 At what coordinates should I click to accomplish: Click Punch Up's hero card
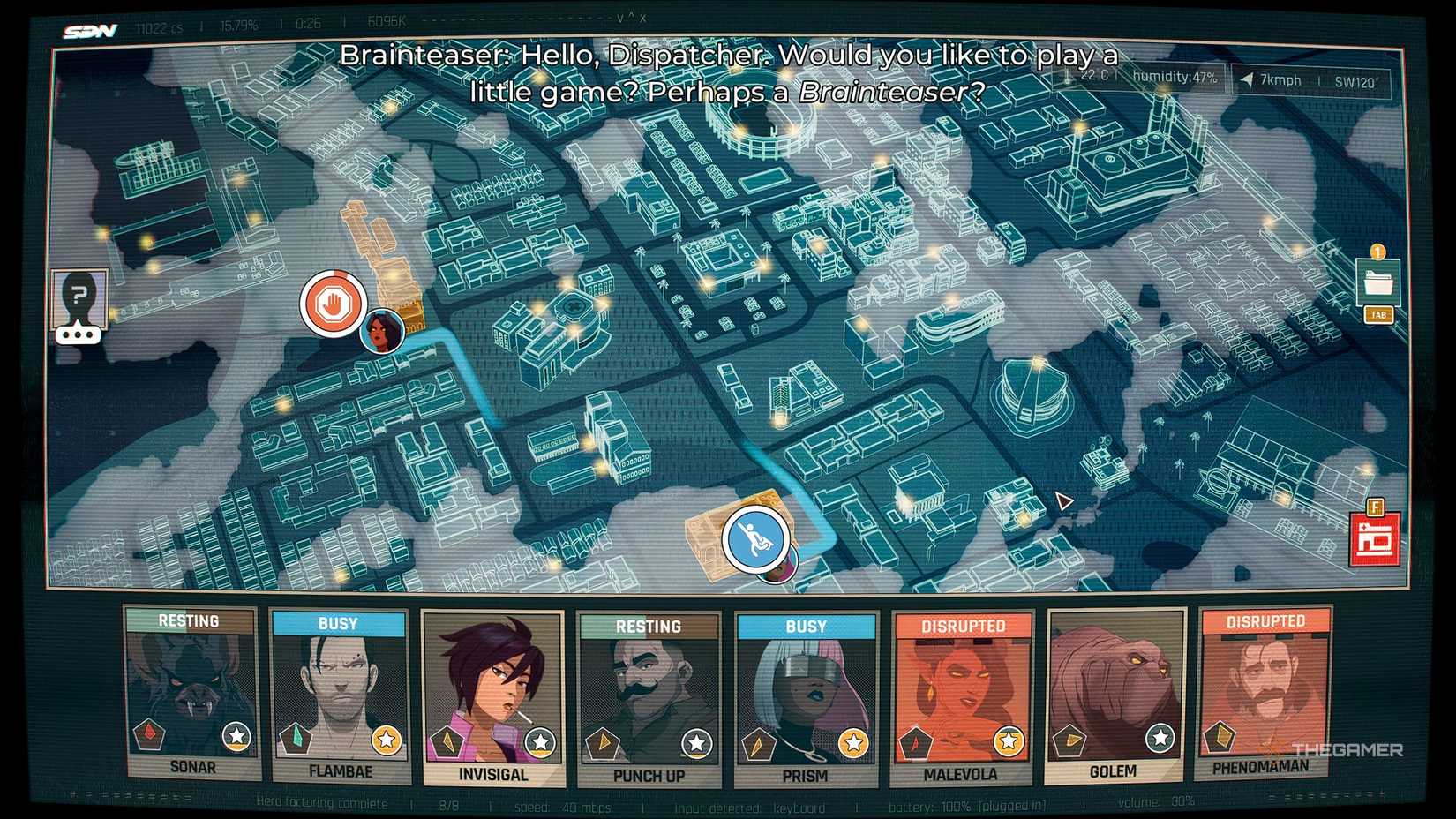pyautogui.click(x=649, y=697)
